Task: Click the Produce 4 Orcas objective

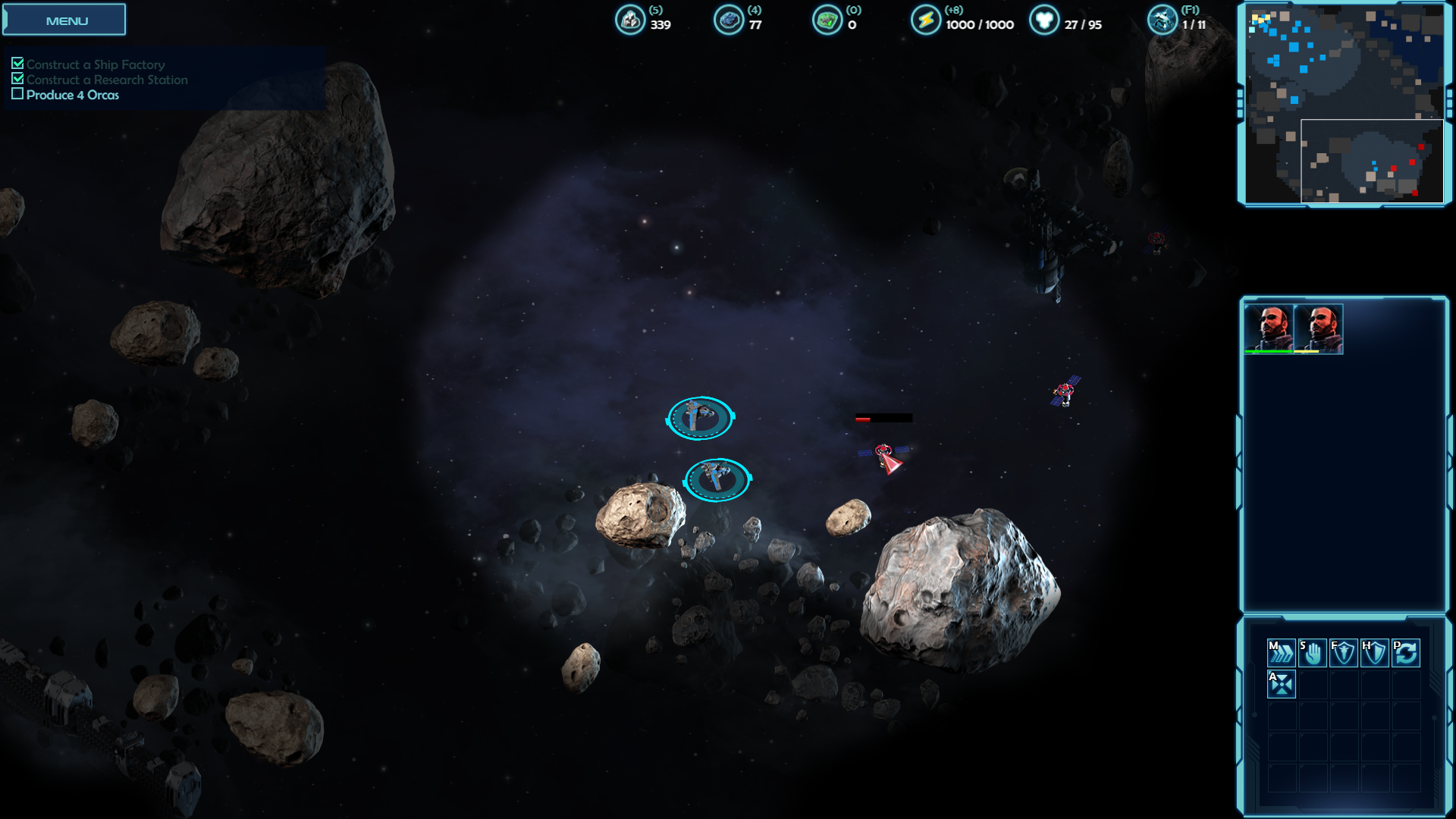Action: [x=72, y=95]
